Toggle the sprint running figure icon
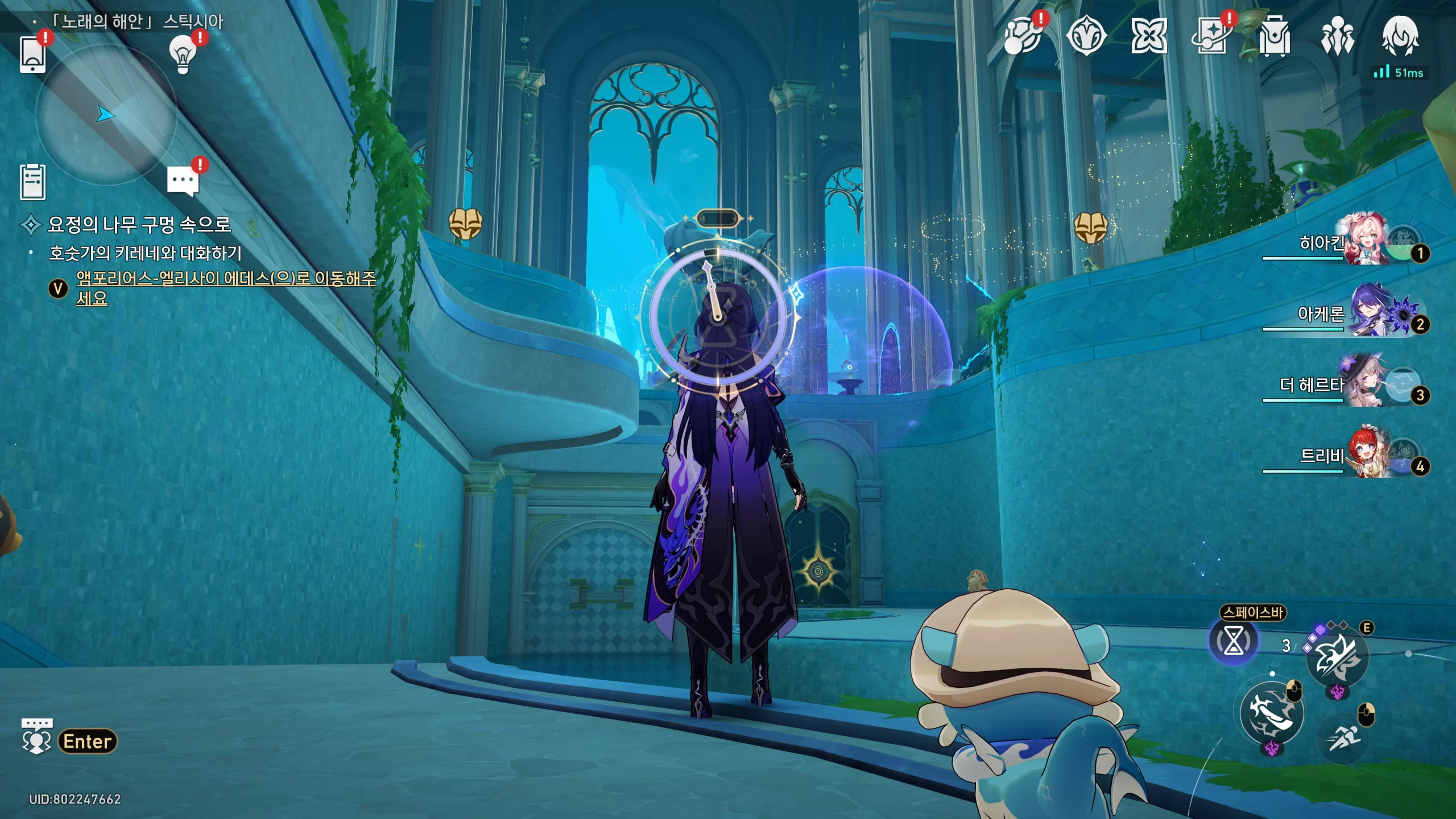1456x819 pixels. (1343, 738)
